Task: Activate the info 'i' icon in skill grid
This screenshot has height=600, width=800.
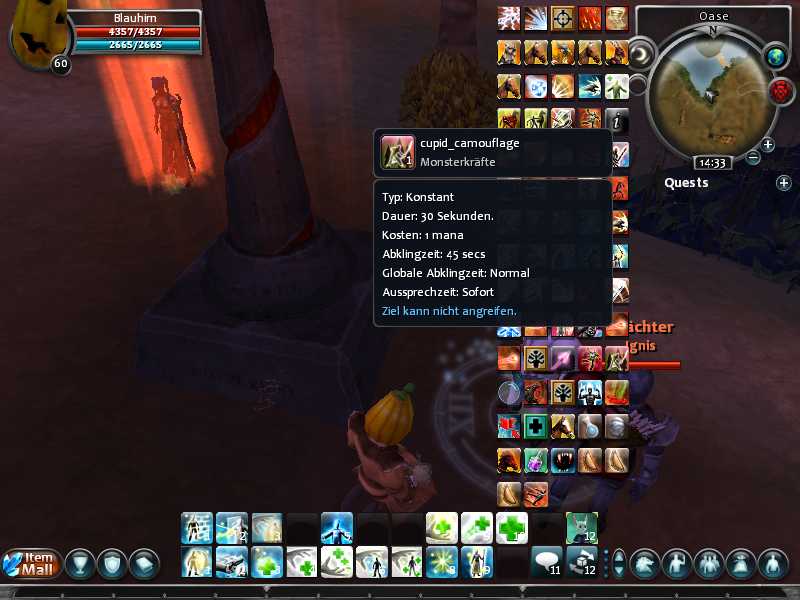Action: coord(618,119)
